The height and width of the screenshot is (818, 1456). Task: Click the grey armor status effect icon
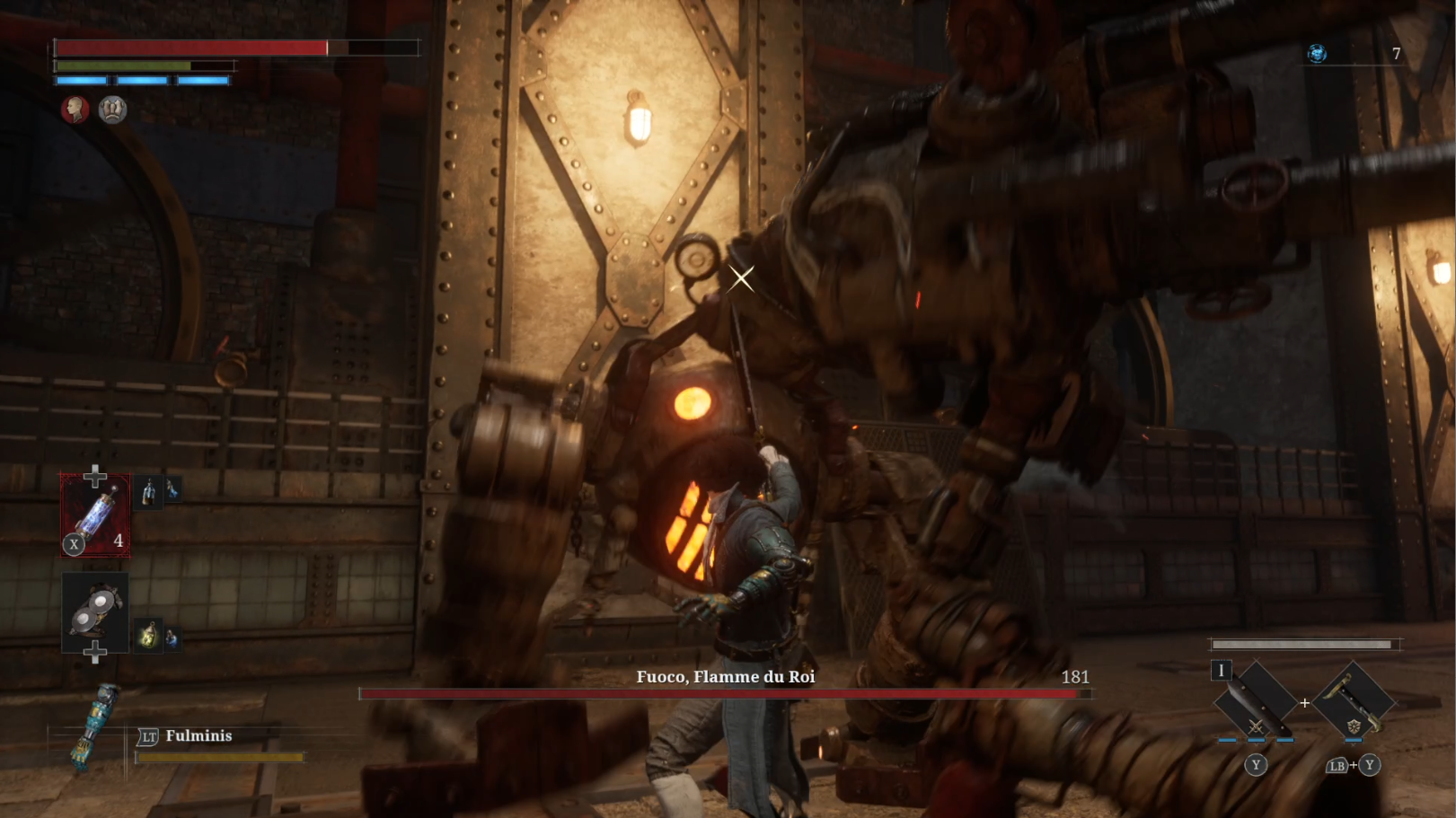coord(112,110)
